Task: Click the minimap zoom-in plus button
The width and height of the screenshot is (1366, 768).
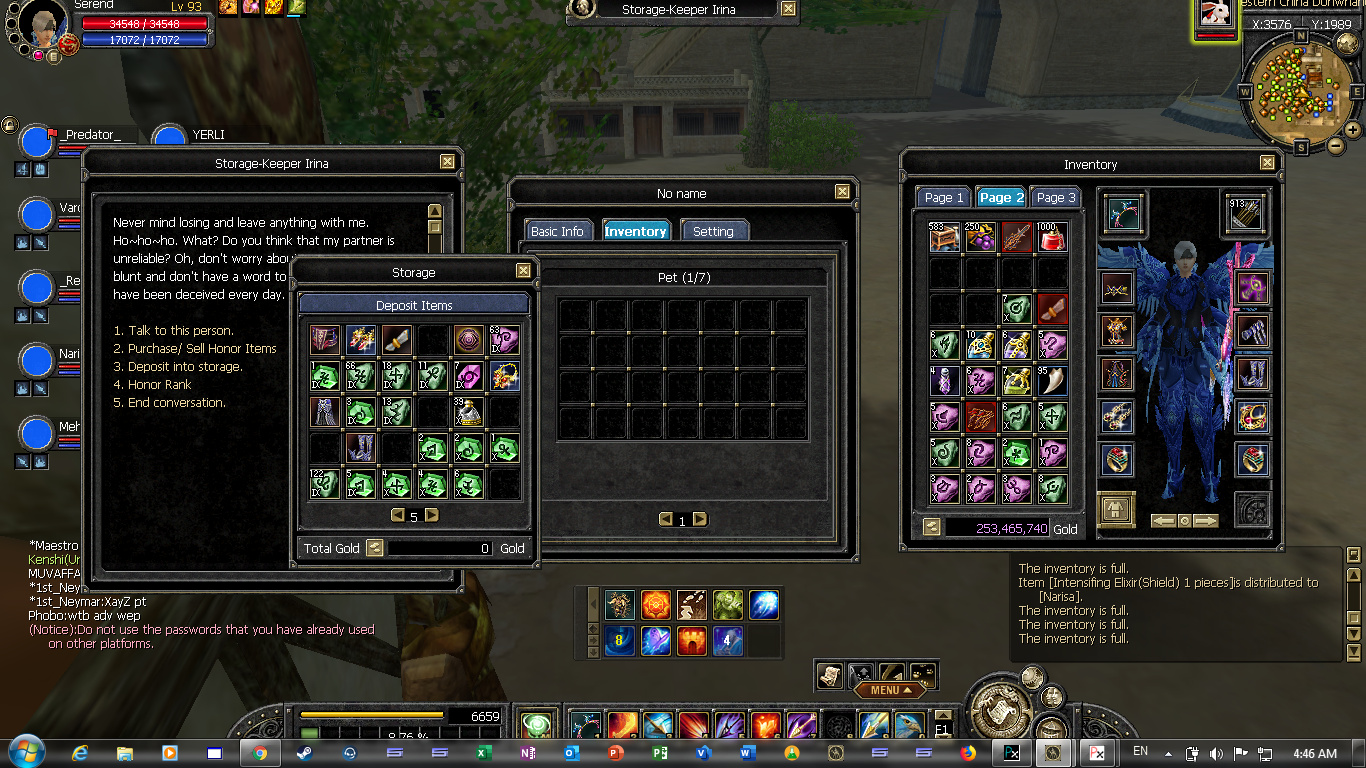Action: (1352, 129)
